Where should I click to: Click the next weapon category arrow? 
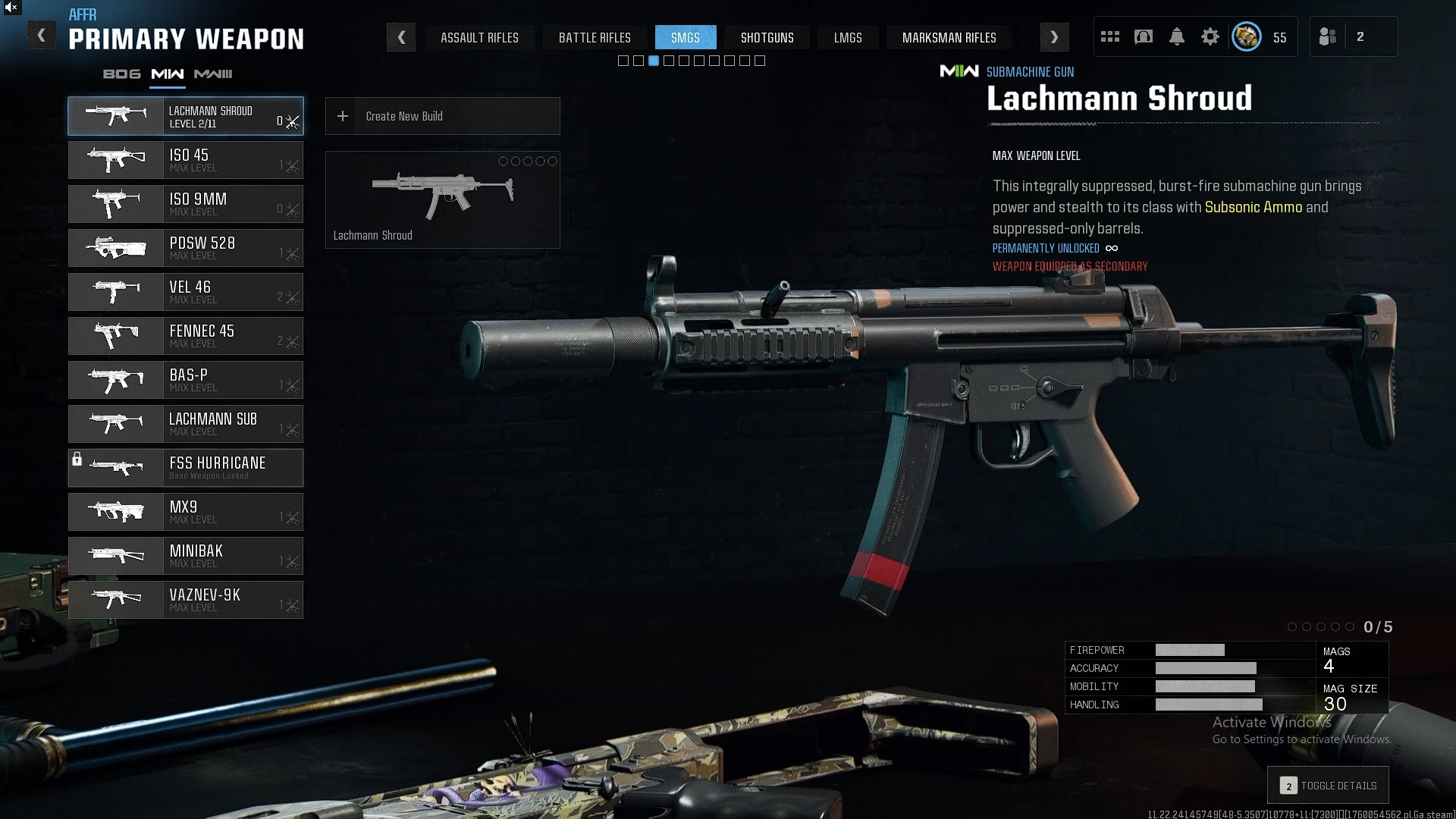[x=1054, y=37]
